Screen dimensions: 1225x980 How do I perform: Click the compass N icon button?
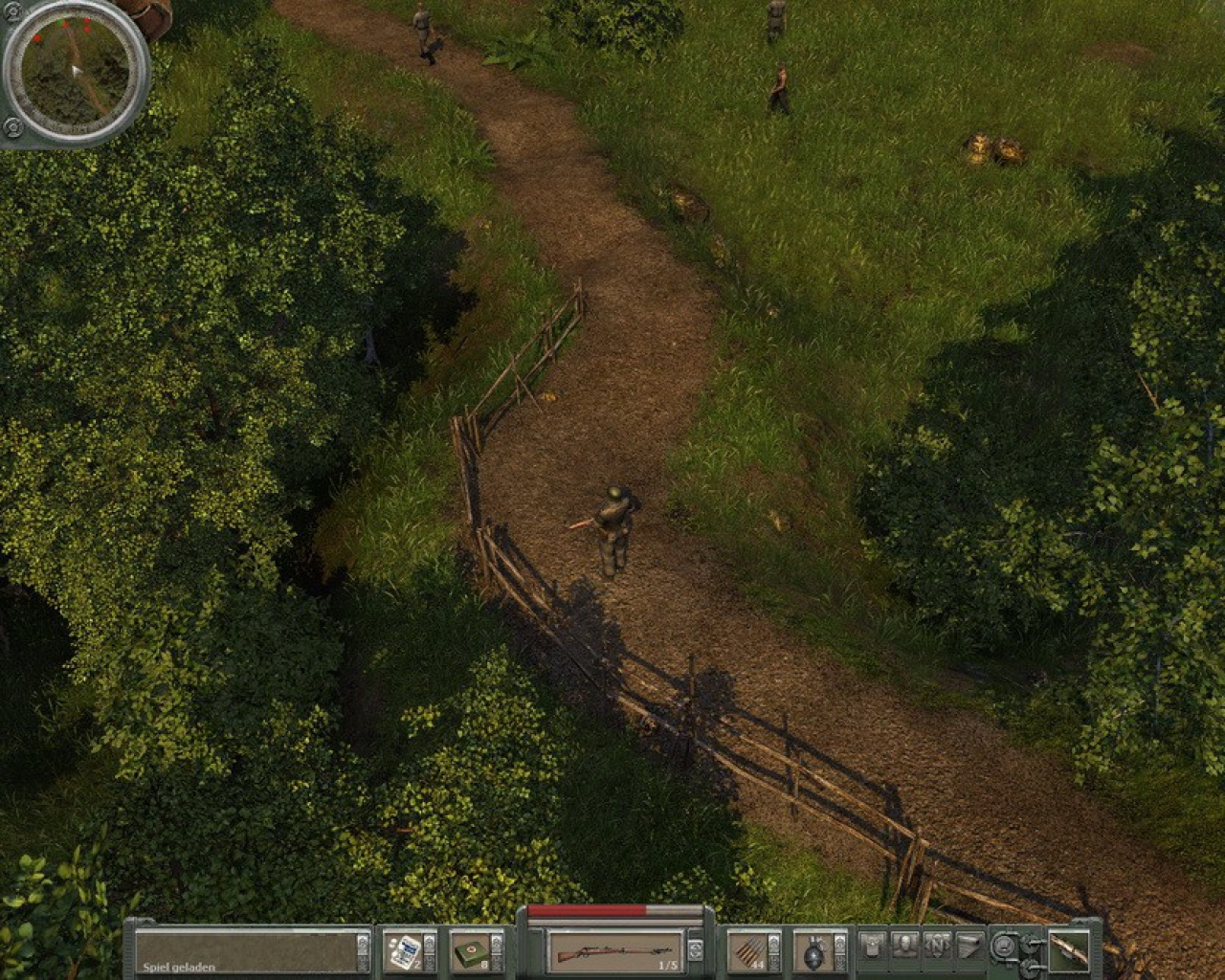(x=937, y=946)
